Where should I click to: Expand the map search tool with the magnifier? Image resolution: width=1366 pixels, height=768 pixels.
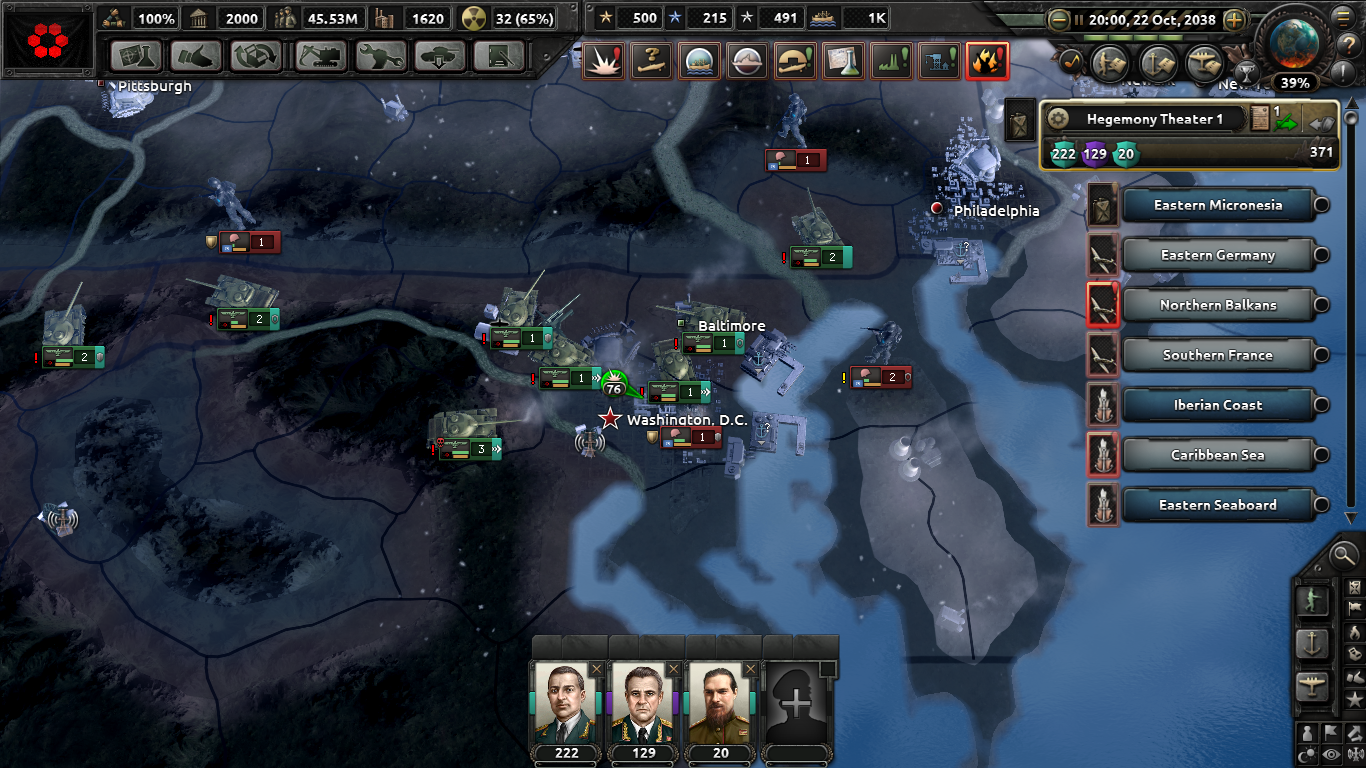(1342, 556)
